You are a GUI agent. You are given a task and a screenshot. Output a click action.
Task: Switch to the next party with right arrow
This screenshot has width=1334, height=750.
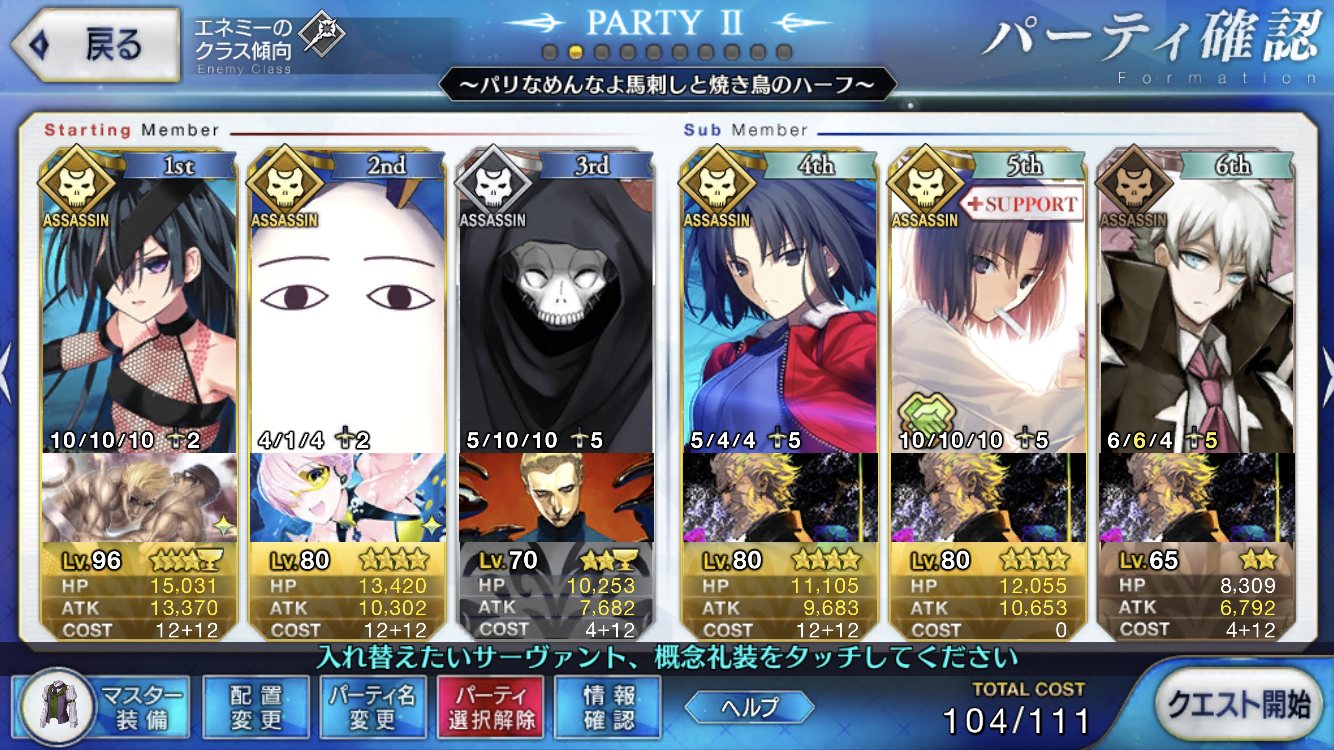[1326, 362]
